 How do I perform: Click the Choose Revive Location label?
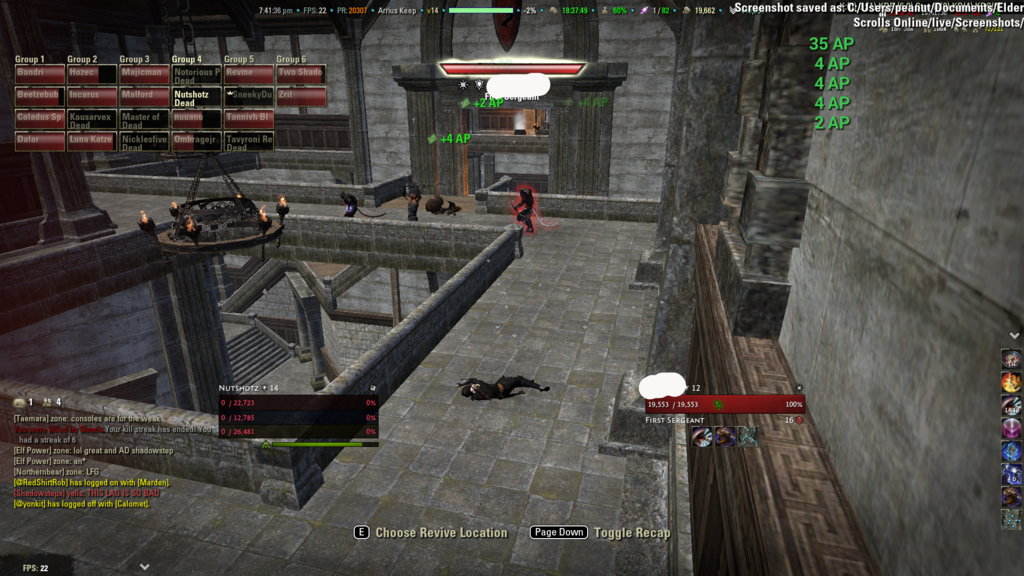click(x=441, y=533)
